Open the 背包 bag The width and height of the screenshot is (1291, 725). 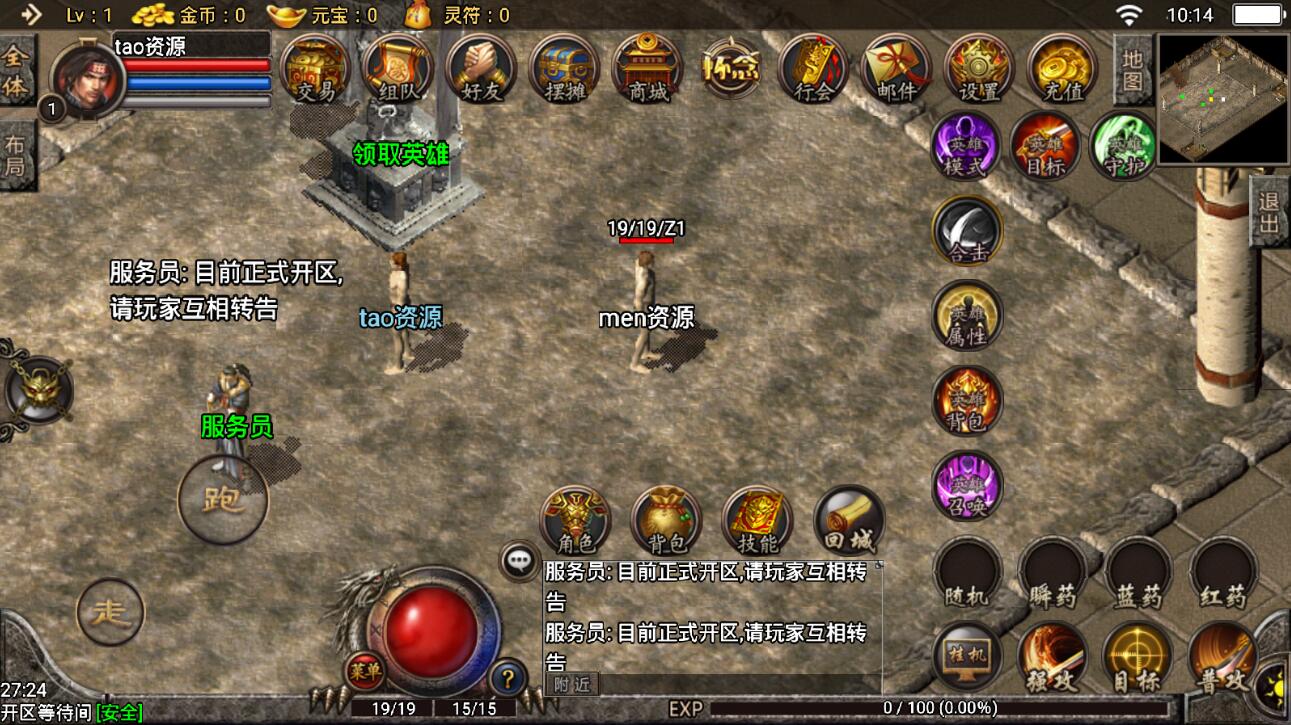[x=666, y=521]
